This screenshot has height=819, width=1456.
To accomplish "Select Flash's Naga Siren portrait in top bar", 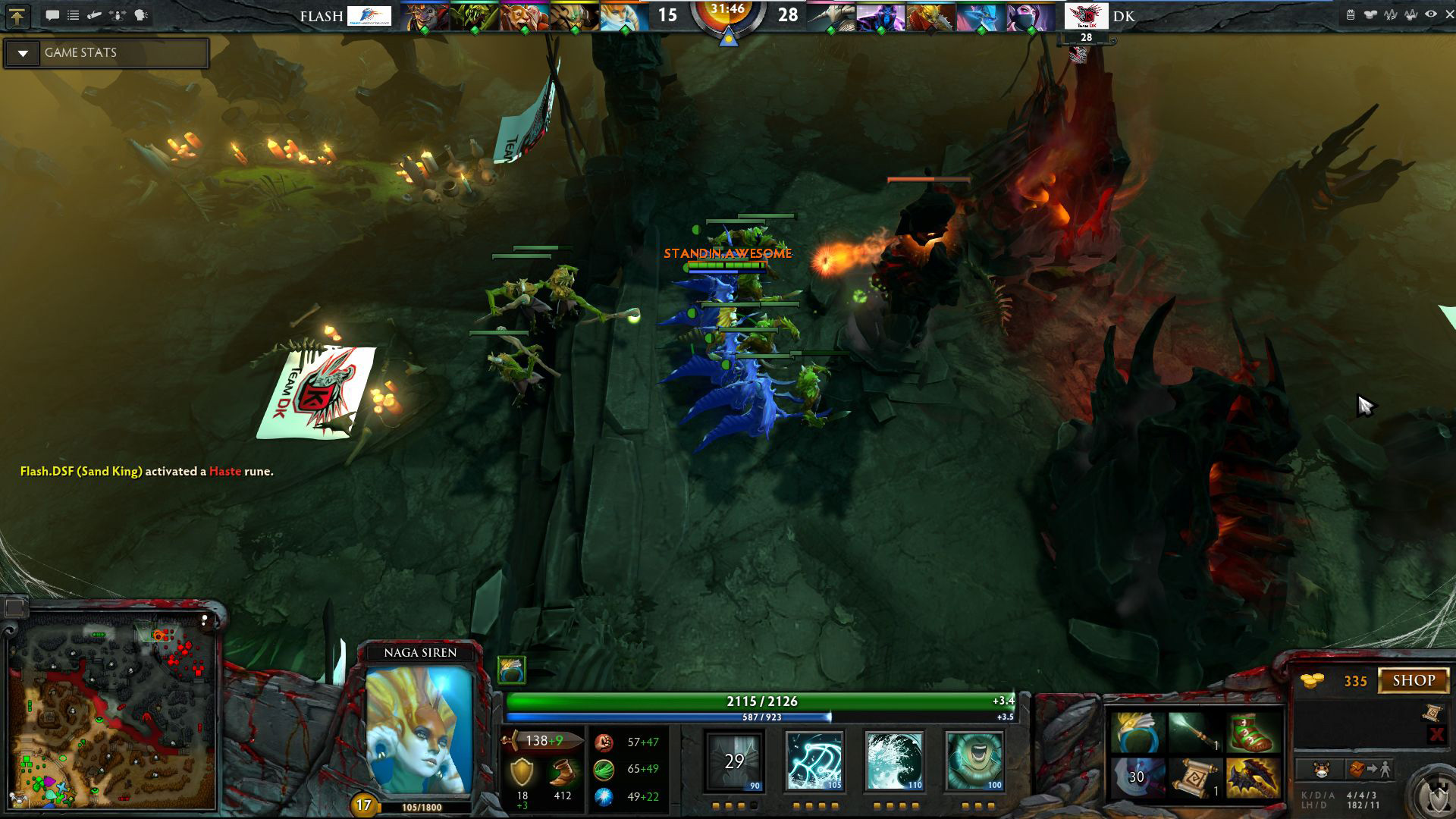I will [624, 17].
